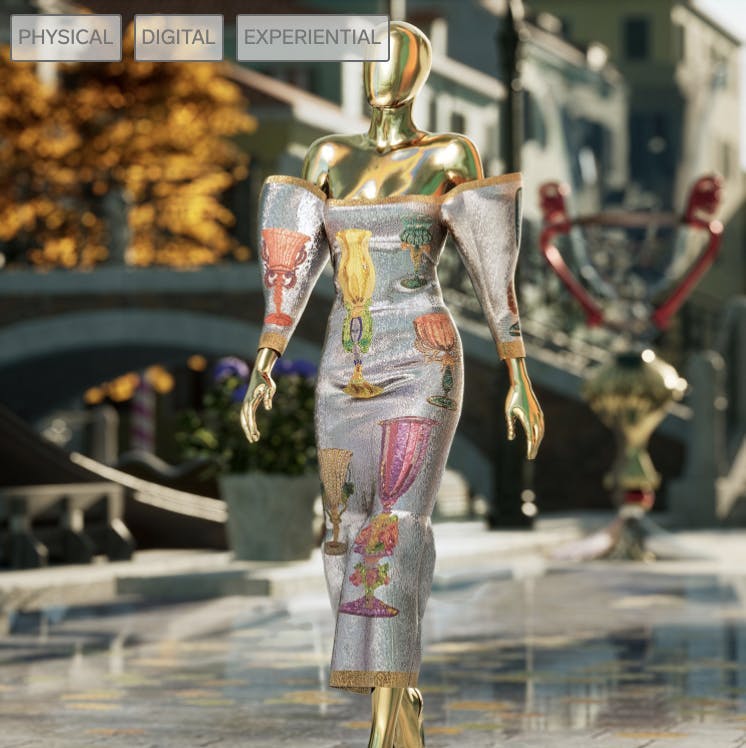
Task: Open the EXPERIENTIAL tag
Action: pyautogui.click(x=312, y=38)
